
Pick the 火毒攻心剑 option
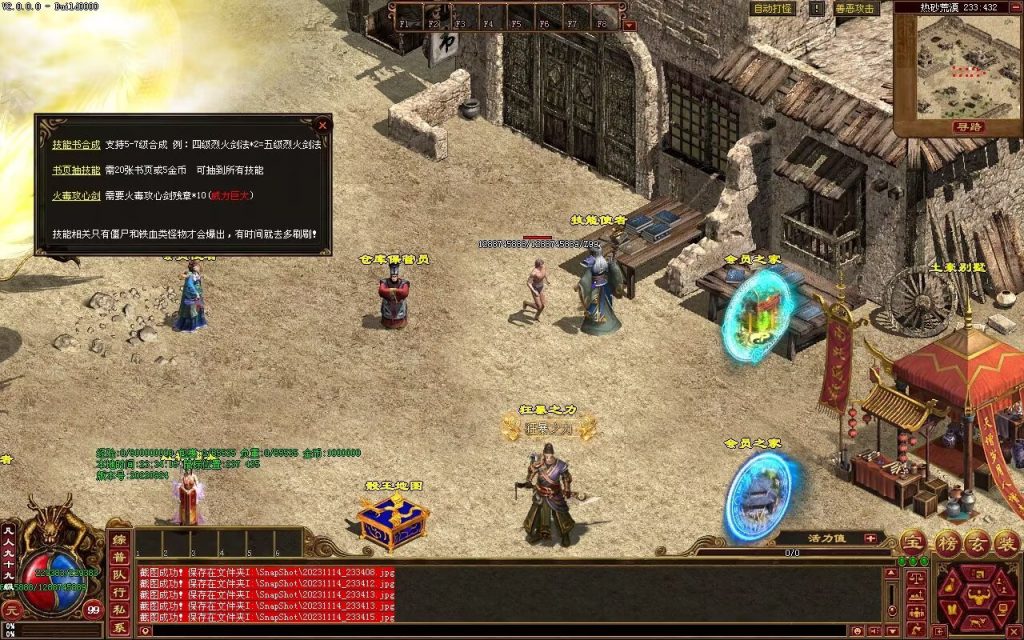click(76, 196)
